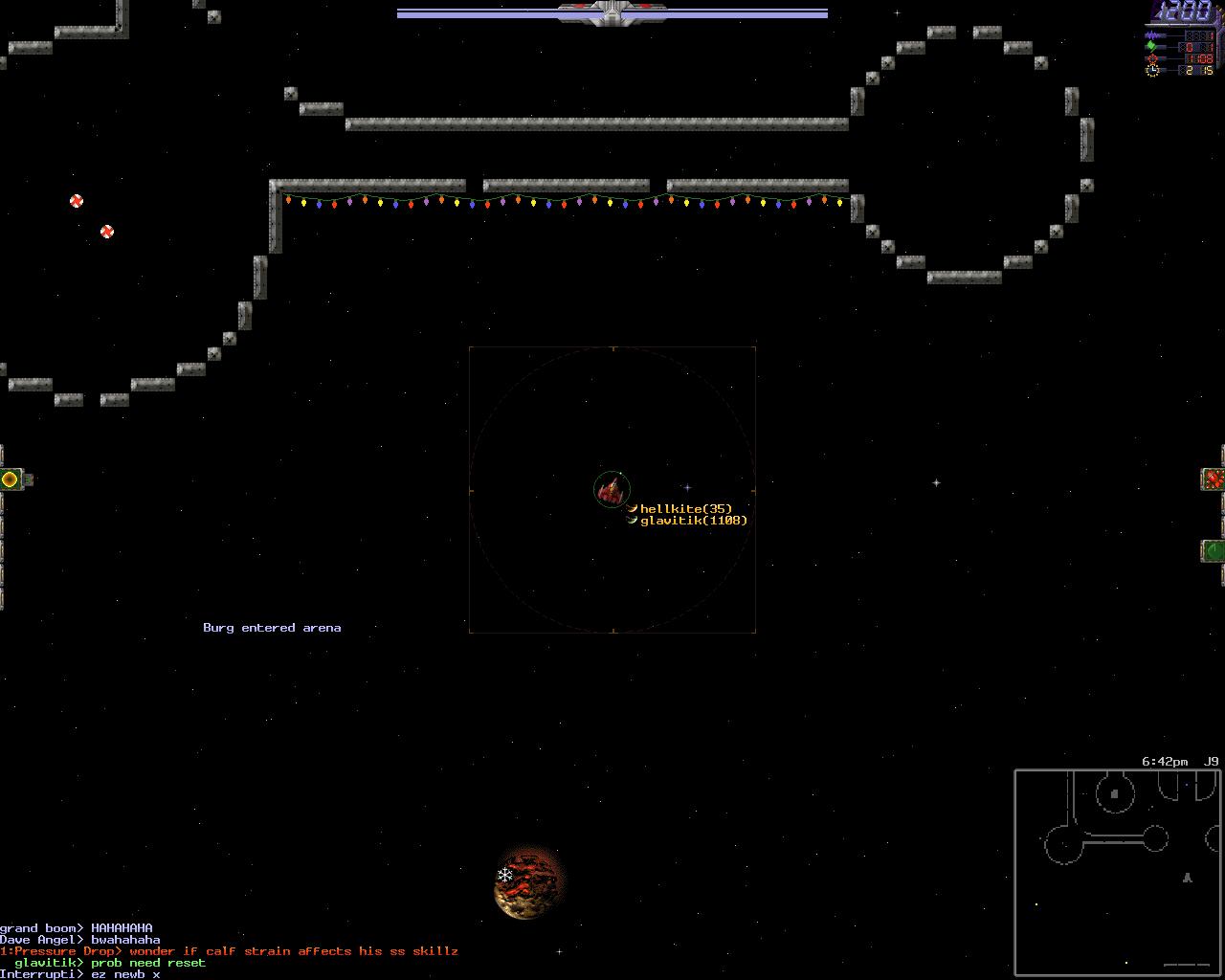
Task: Select the yellow ring gun indicator
Action: [x=11, y=479]
